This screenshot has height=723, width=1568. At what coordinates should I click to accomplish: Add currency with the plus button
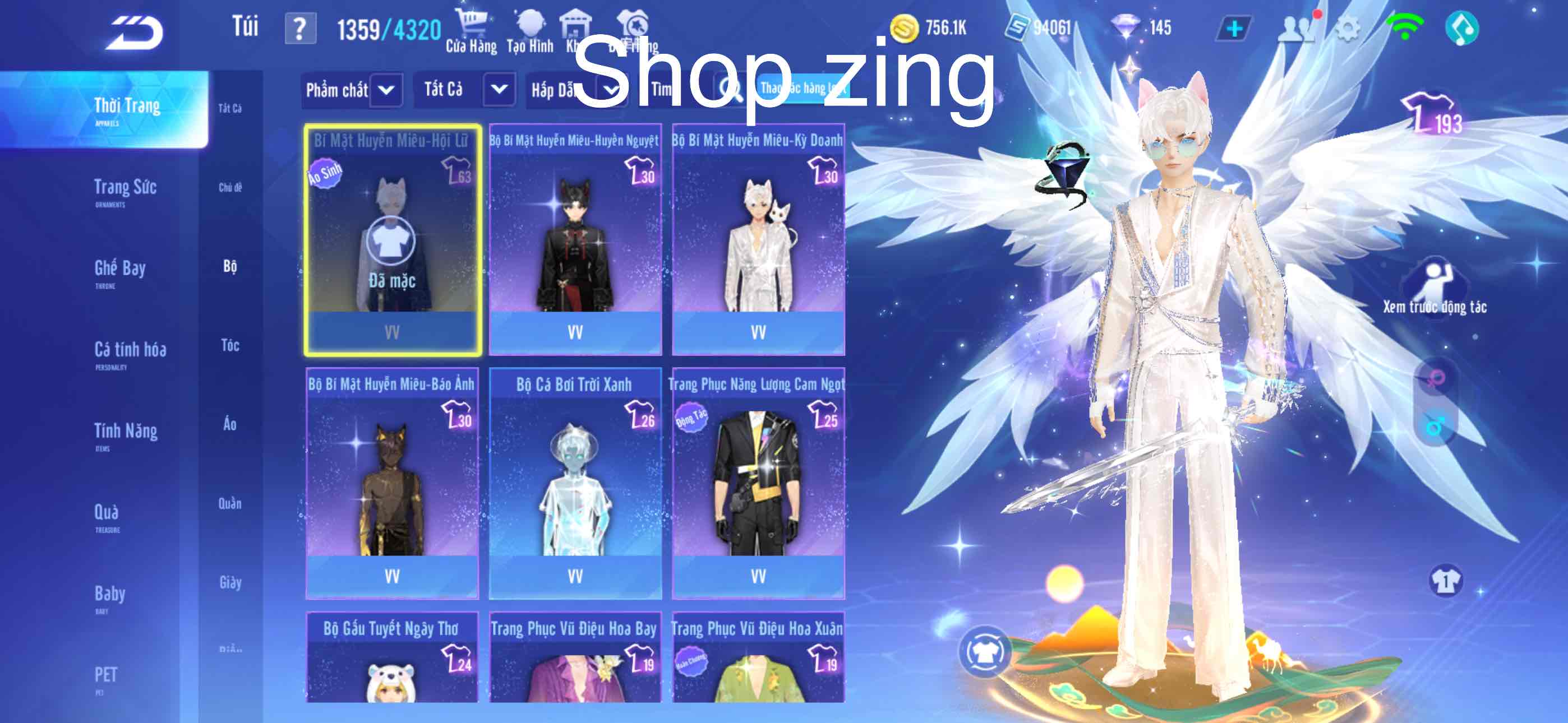click(x=1234, y=29)
